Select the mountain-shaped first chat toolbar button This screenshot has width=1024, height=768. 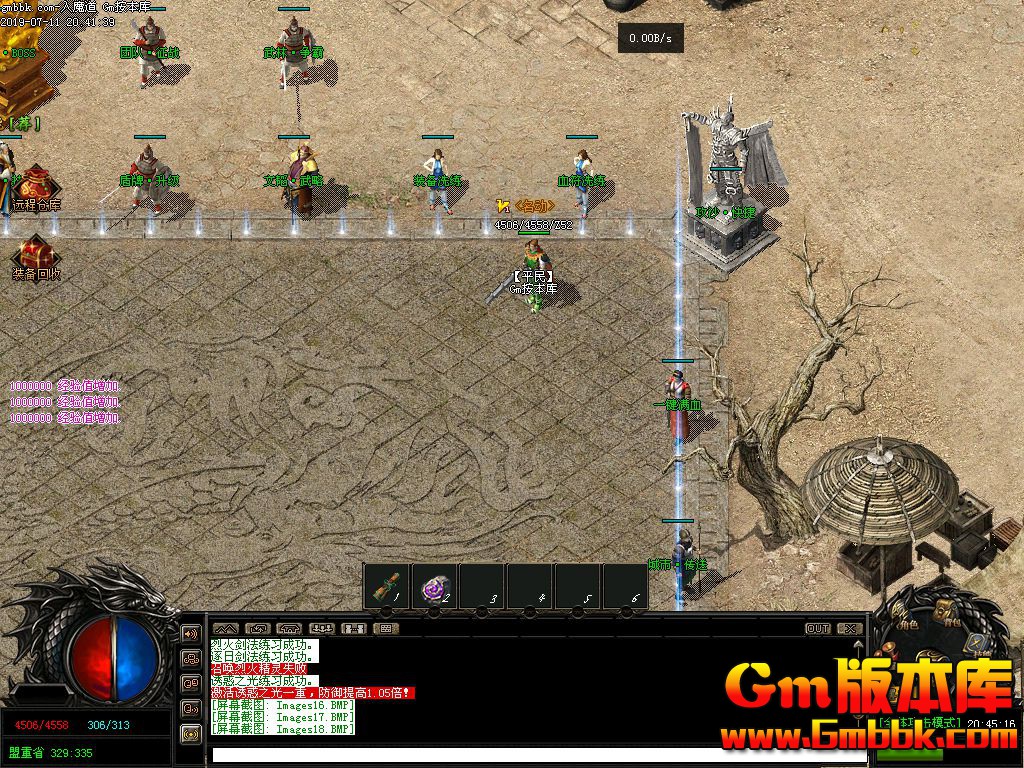(x=226, y=629)
